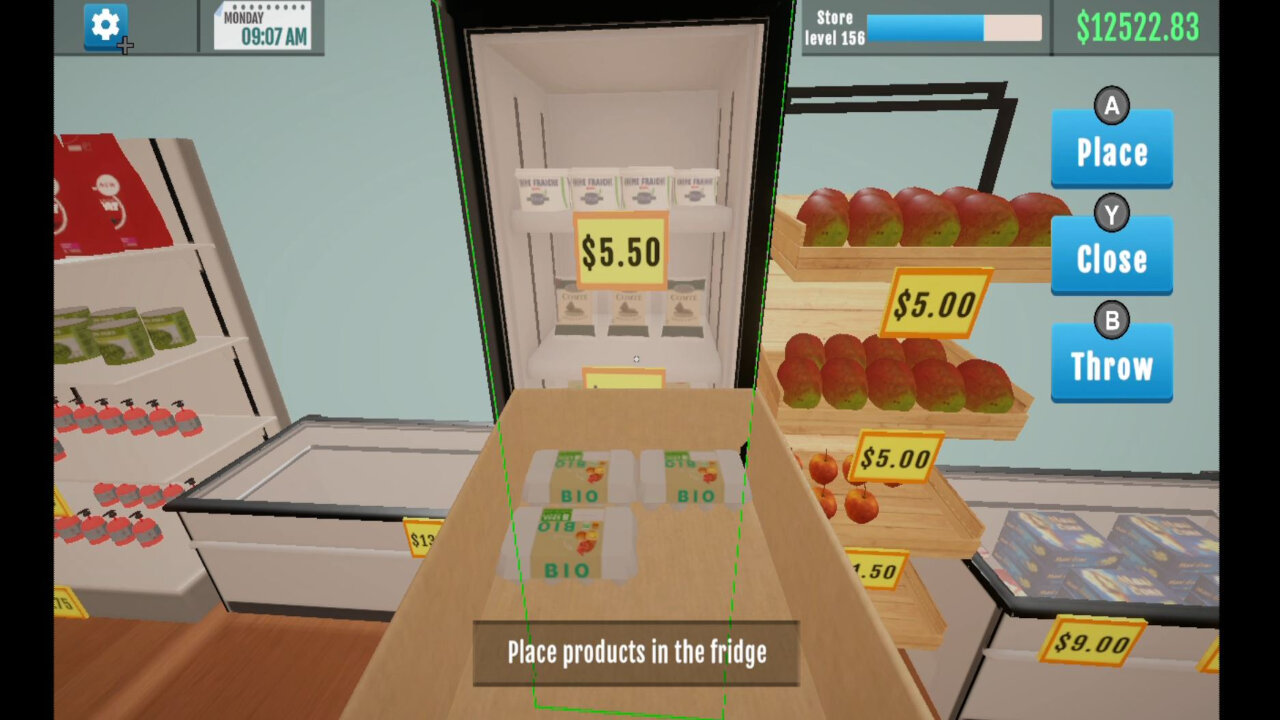
Task: Open the settings gear menu
Action: [x=104, y=26]
